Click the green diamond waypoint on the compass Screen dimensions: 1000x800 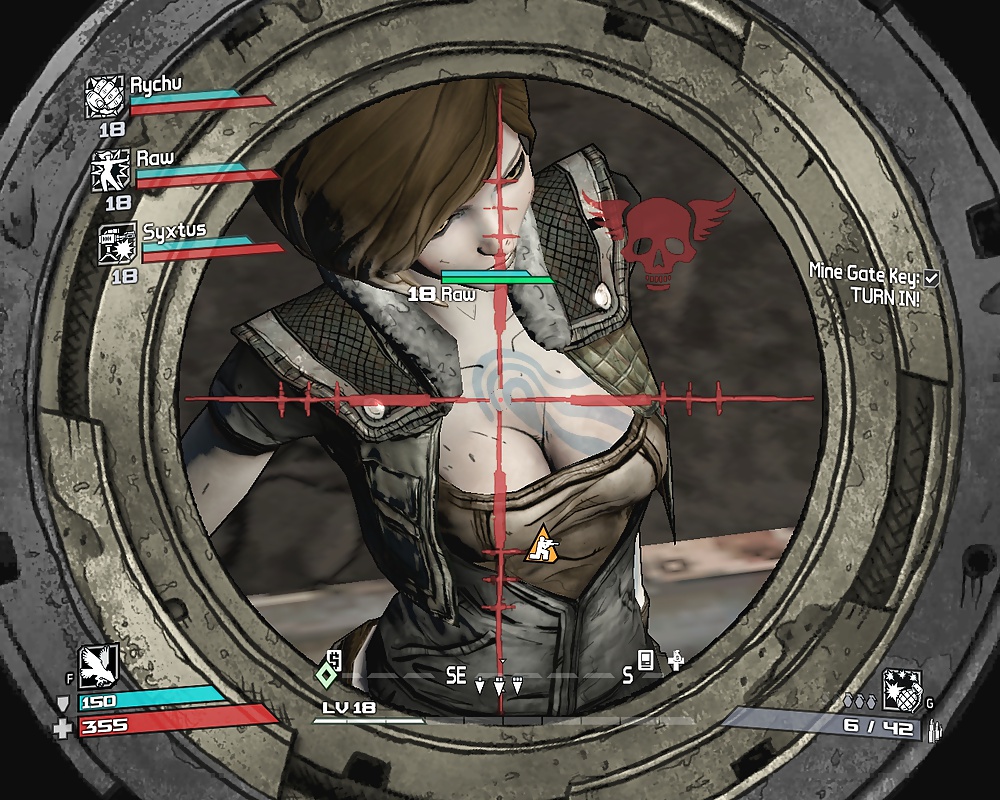pos(325,674)
